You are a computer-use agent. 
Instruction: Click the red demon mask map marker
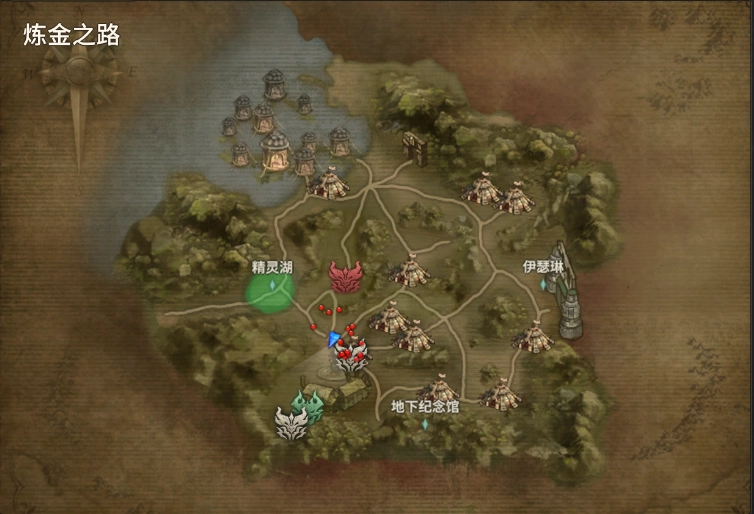click(x=347, y=277)
